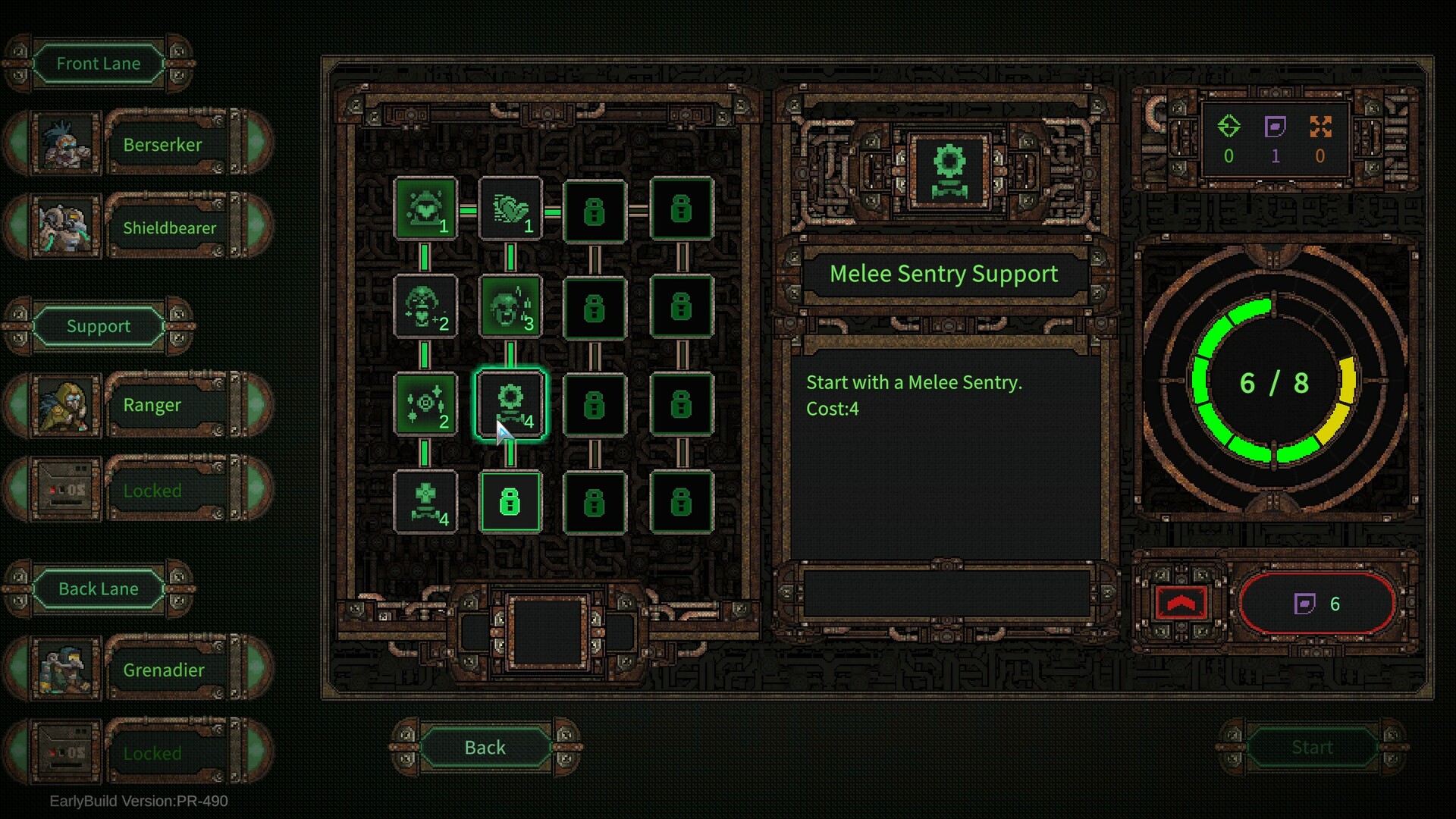This screenshot has height=819, width=1456.
Task: Select the medical cross sentry skill
Action: (x=425, y=502)
